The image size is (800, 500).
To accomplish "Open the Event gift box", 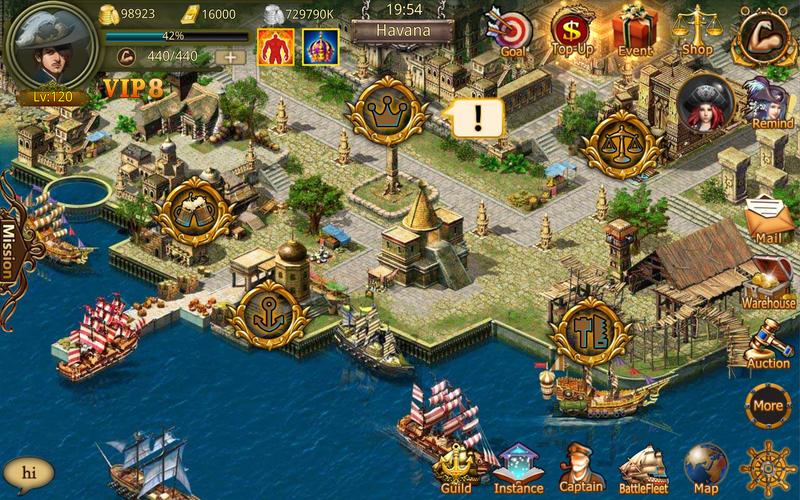I will tap(634, 30).
